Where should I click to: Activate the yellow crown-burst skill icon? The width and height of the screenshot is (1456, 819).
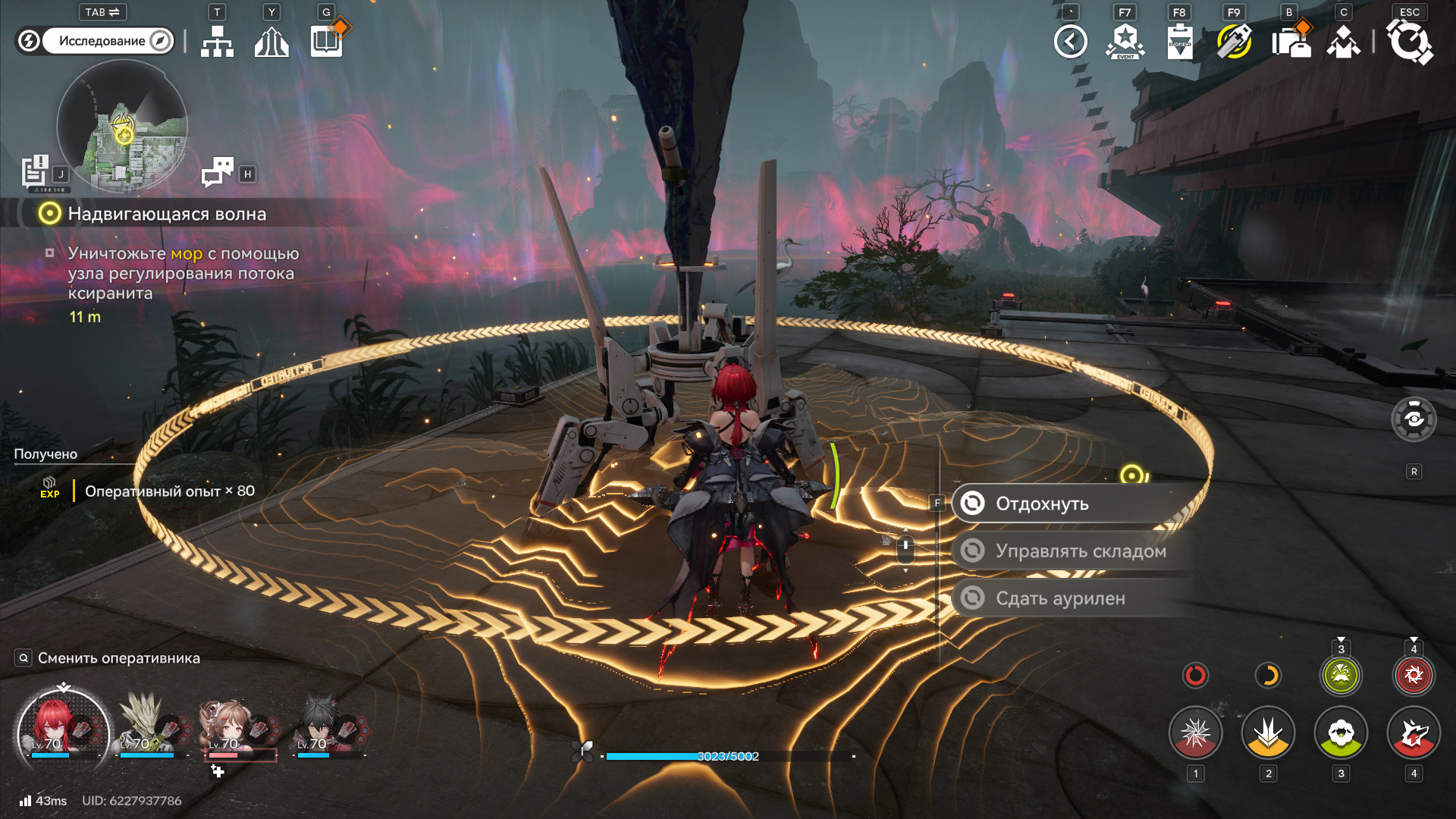[1268, 733]
